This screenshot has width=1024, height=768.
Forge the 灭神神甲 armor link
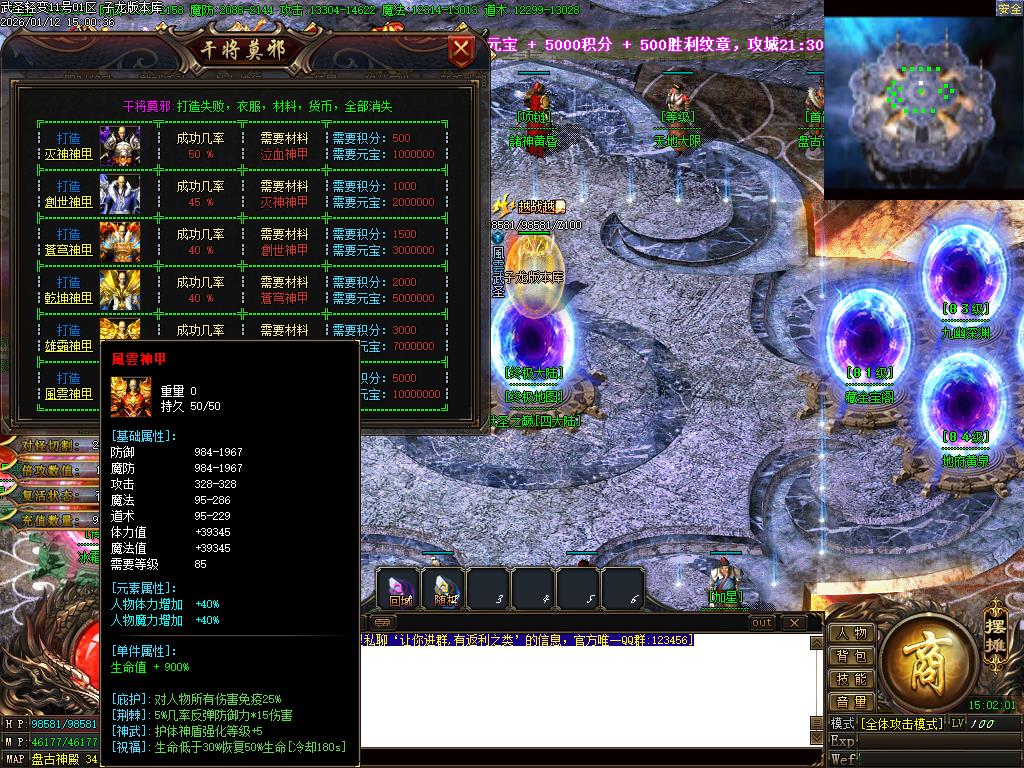68,154
